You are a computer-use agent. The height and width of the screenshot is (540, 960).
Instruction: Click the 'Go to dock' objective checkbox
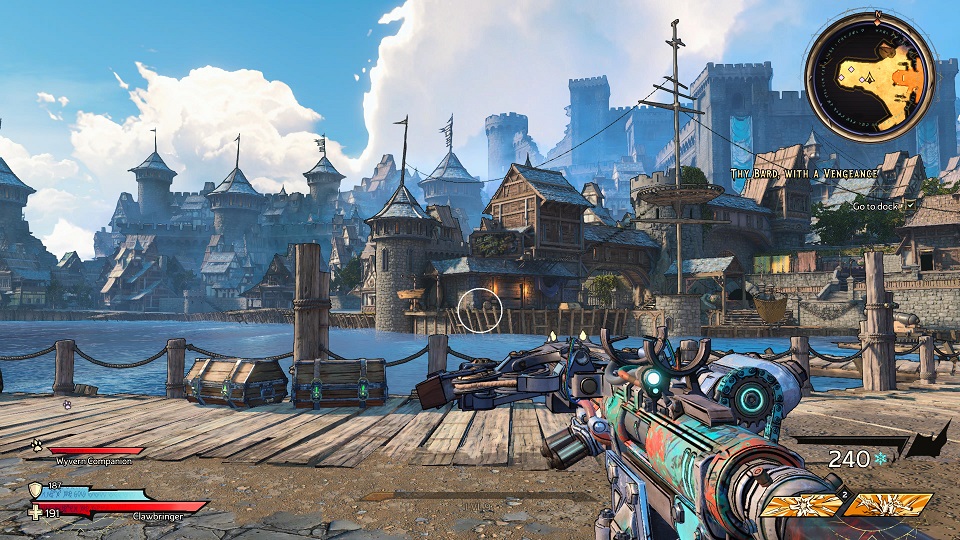pos(909,205)
